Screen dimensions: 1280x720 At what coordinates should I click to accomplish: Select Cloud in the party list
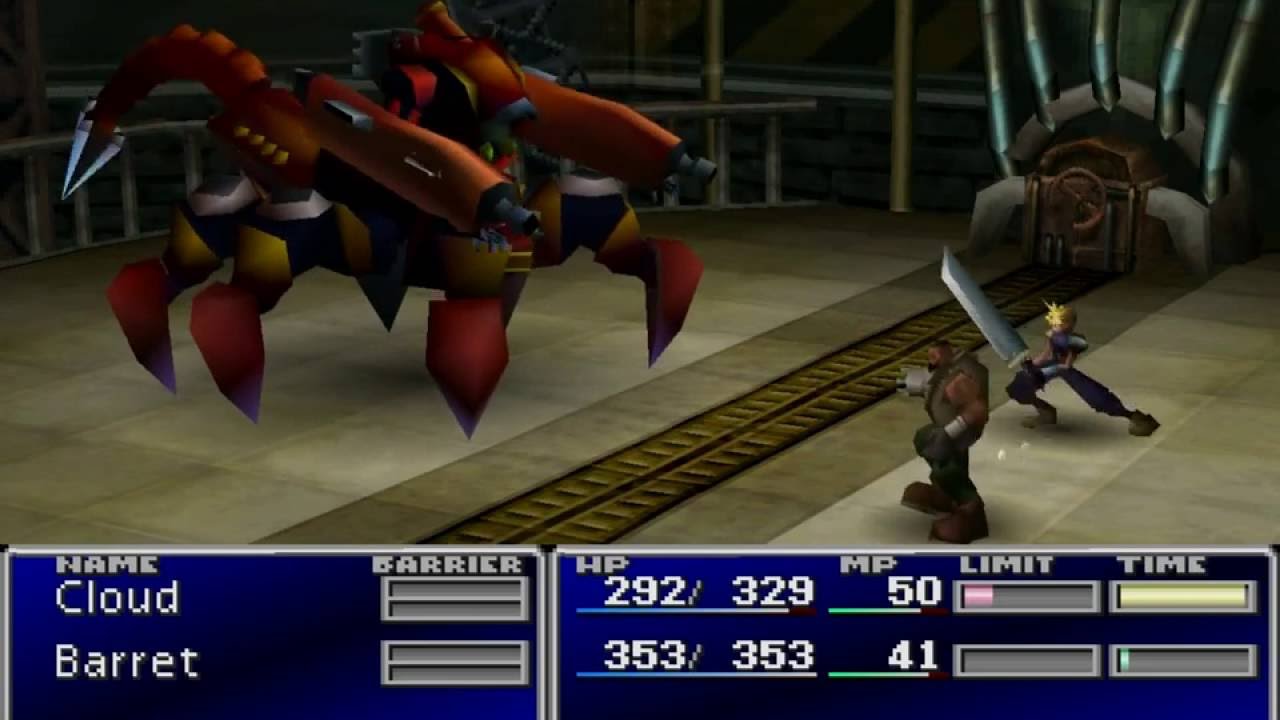tap(117, 598)
